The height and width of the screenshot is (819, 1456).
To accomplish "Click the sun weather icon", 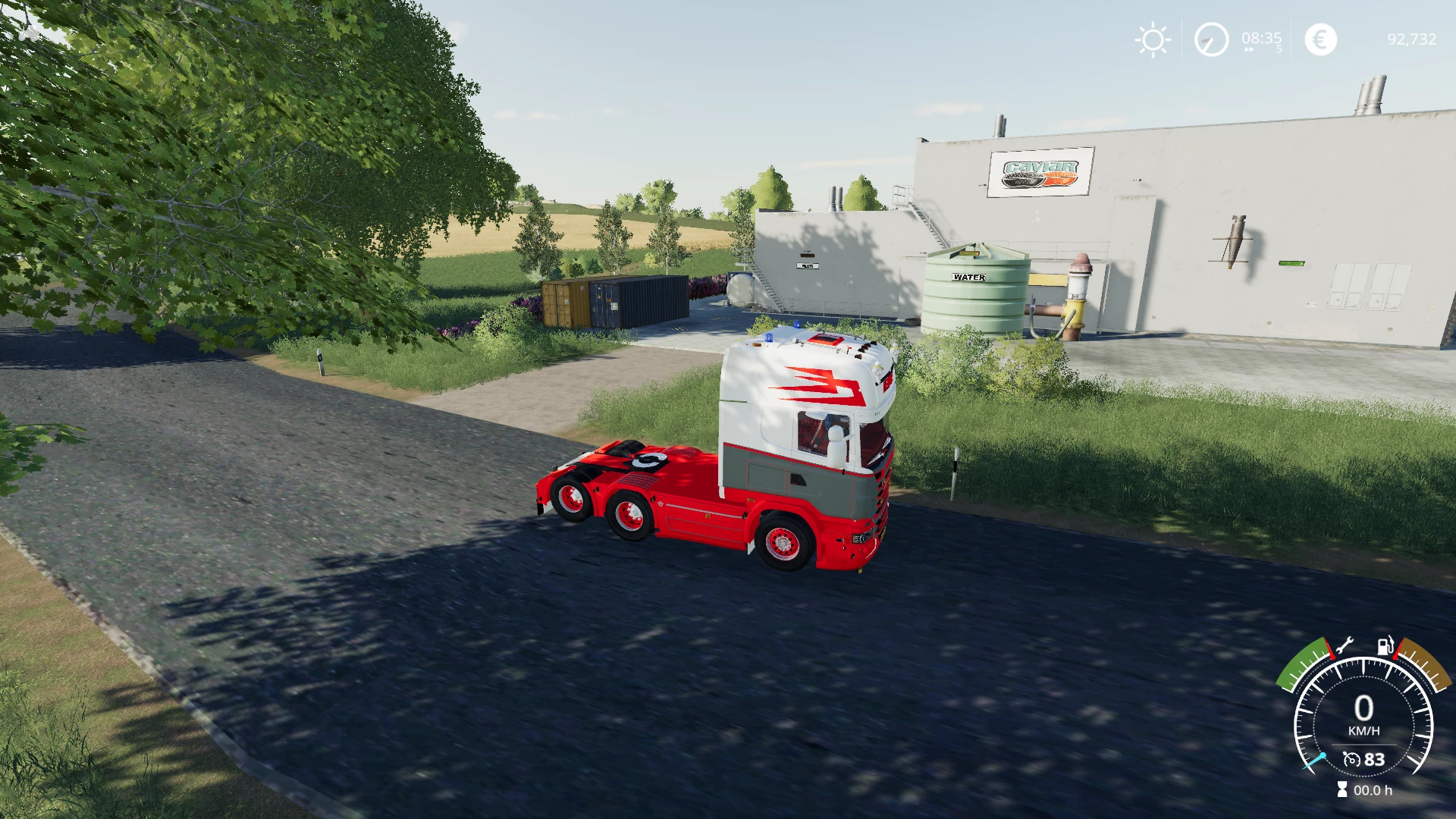I will point(1152,39).
